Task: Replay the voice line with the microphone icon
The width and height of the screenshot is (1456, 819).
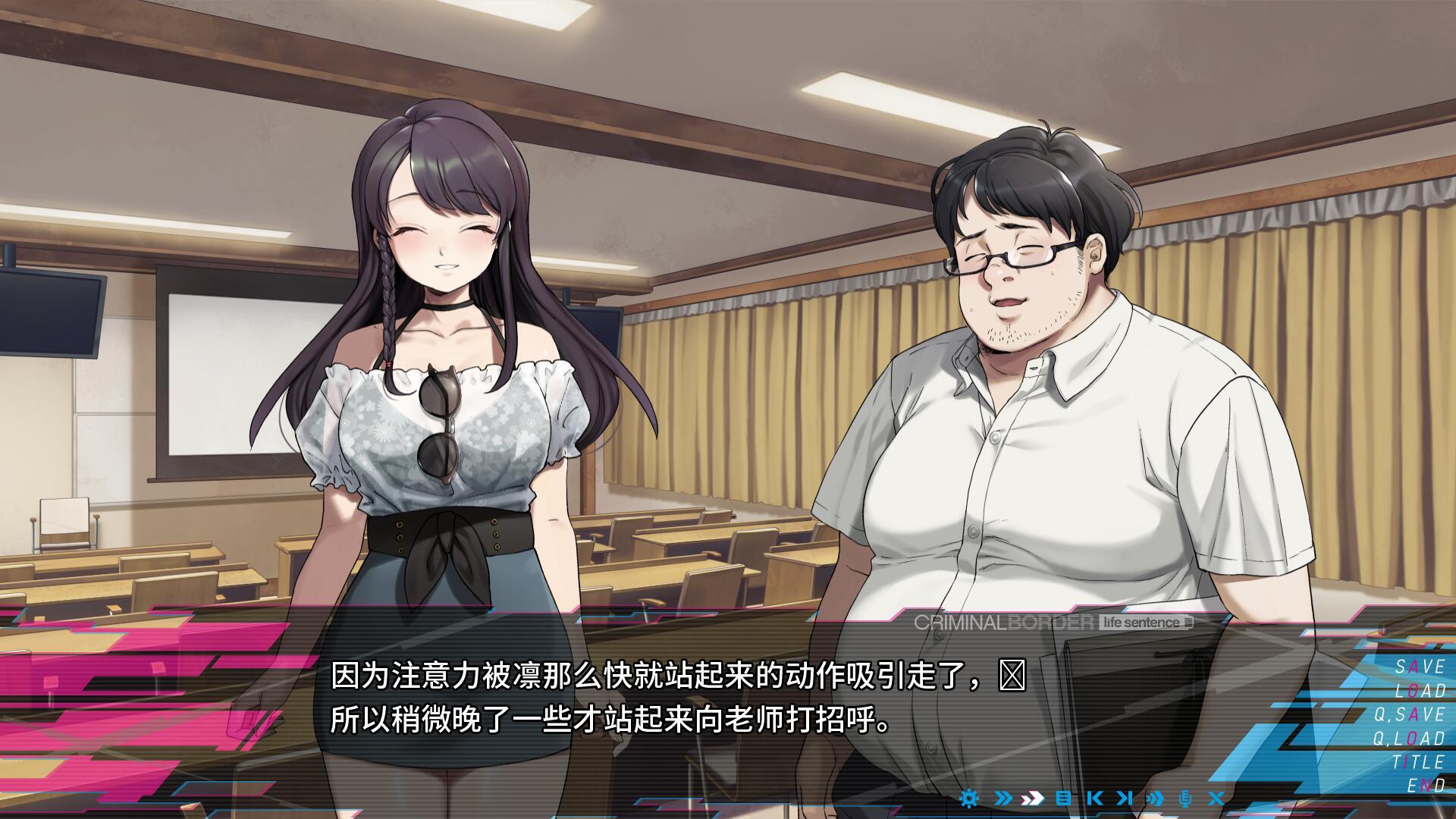Action: (x=1185, y=799)
